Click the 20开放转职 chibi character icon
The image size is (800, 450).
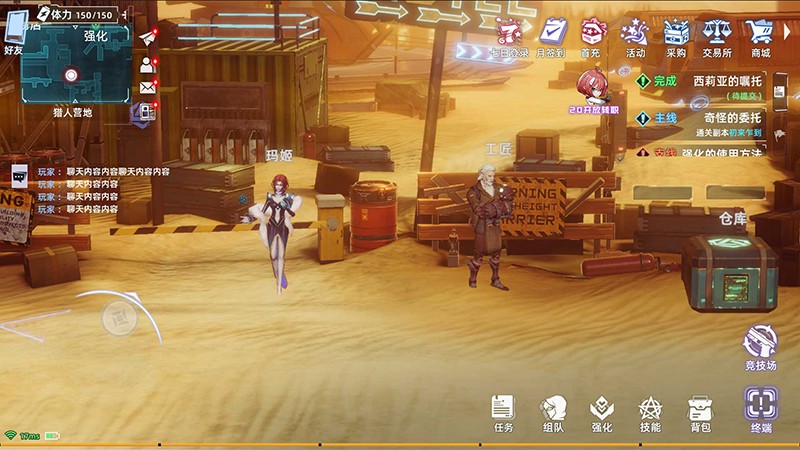[x=594, y=89]
